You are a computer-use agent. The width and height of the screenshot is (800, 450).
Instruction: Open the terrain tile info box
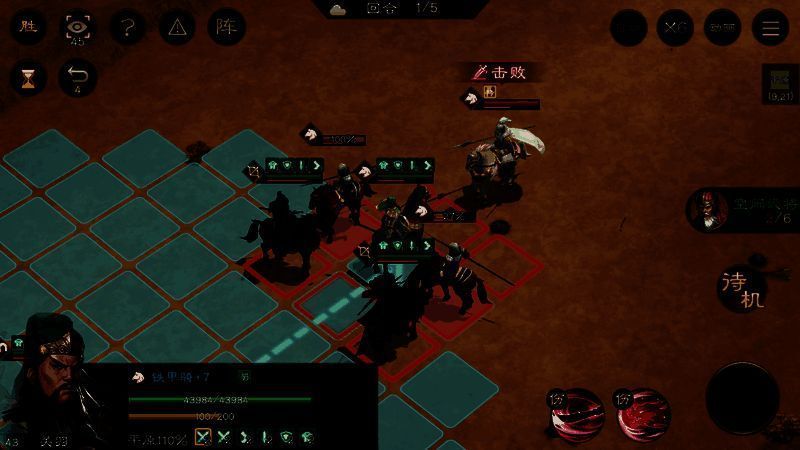click(778, 84)
